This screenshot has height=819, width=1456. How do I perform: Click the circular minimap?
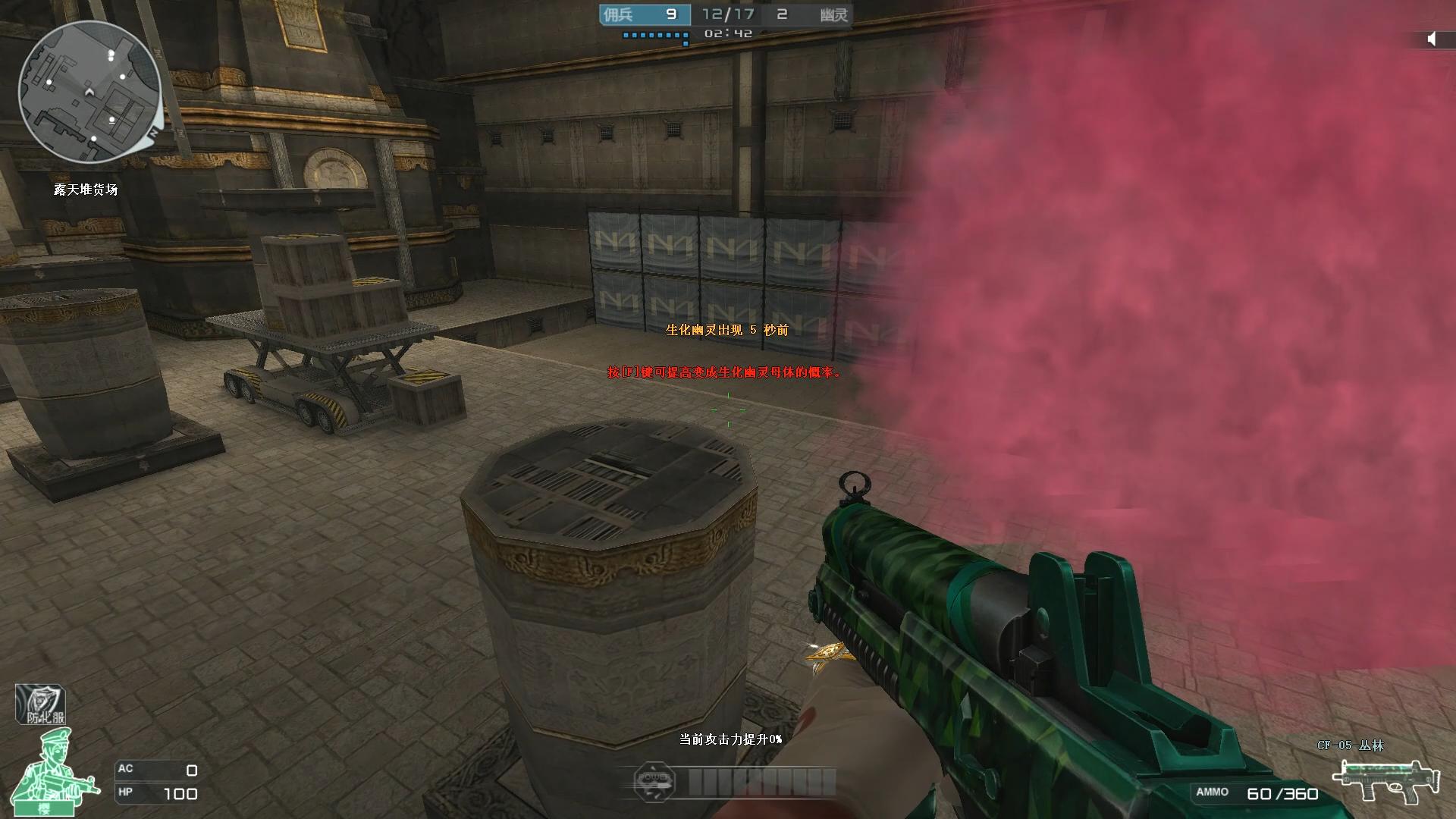tap(89, 93)
